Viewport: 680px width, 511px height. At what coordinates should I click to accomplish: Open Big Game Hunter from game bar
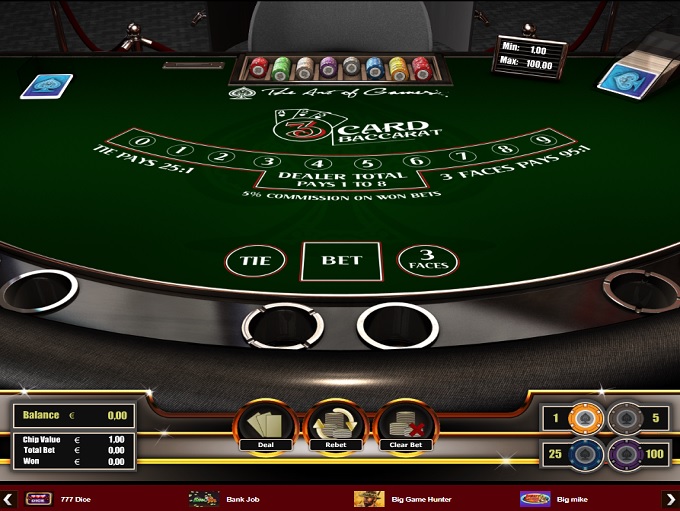pyautogui.click(x=400, y=498)
